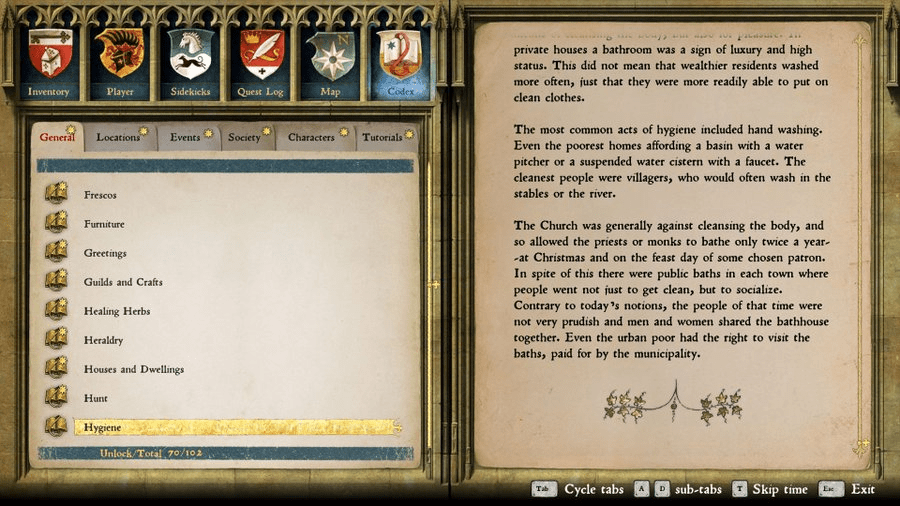Image resolution: width=900 pixels, height=506 pixels.
Task: Open the Characters category
Action: (313, 137)
